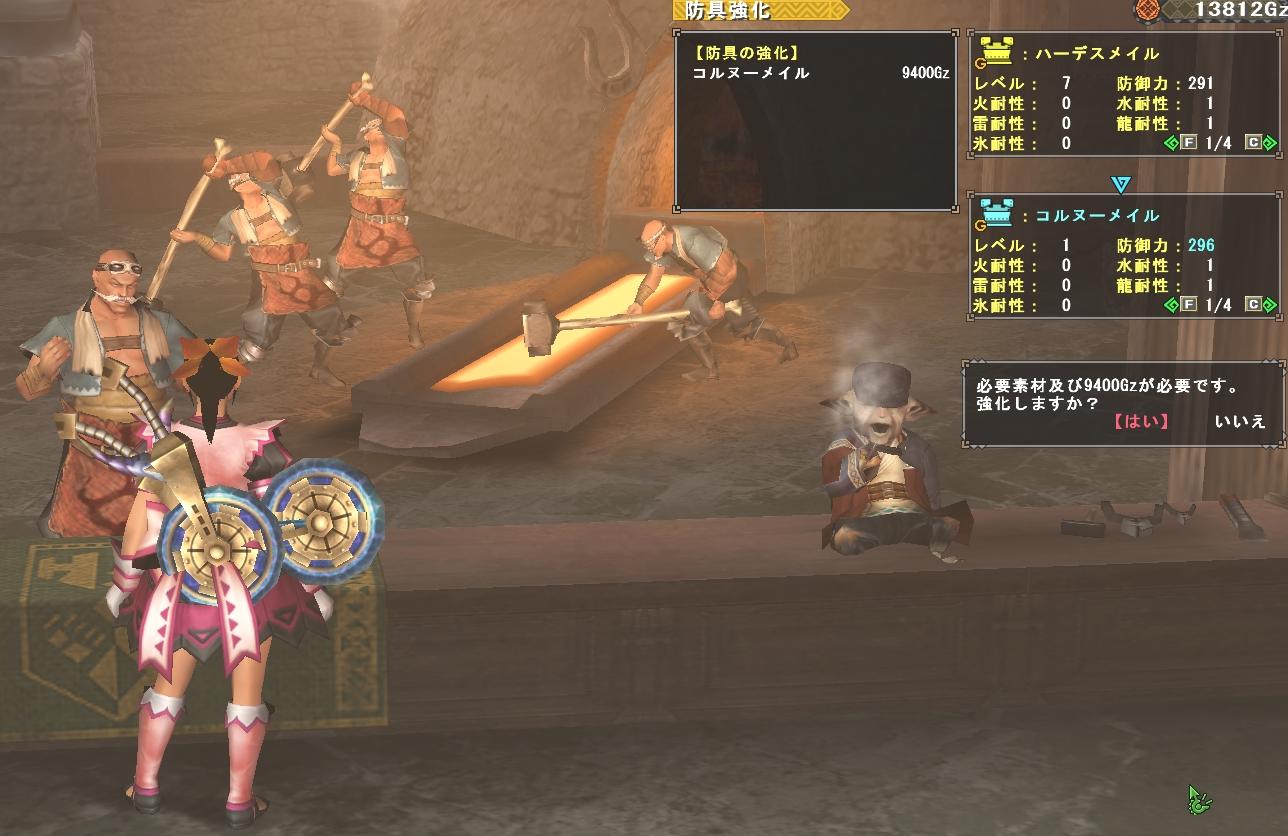Click next-page arrow in the ハーデスメイル panel
Viewport: 1288px width, 836px height.
(x=1269, y=143)
